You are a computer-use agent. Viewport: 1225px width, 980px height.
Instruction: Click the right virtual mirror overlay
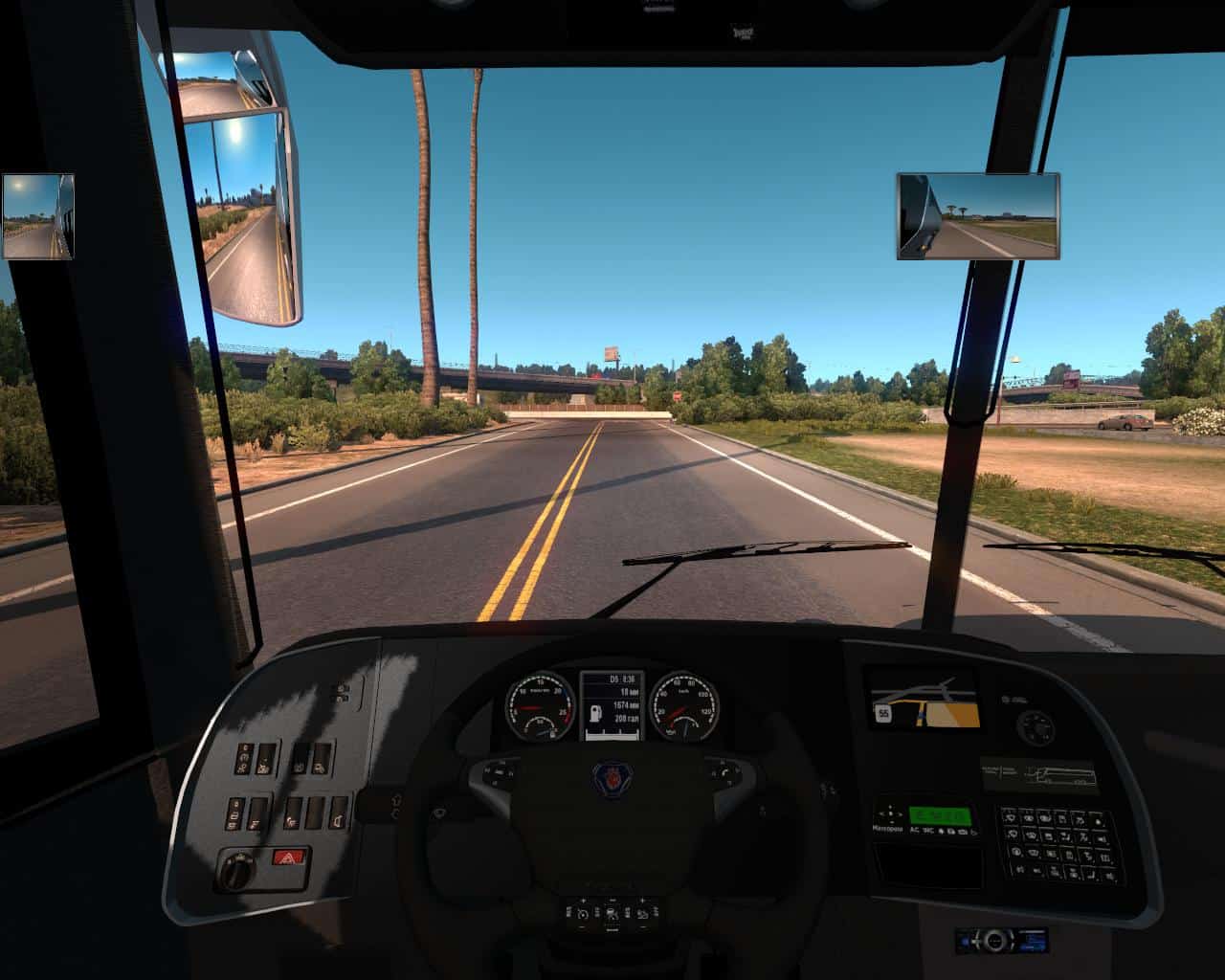tap(978, 216)
